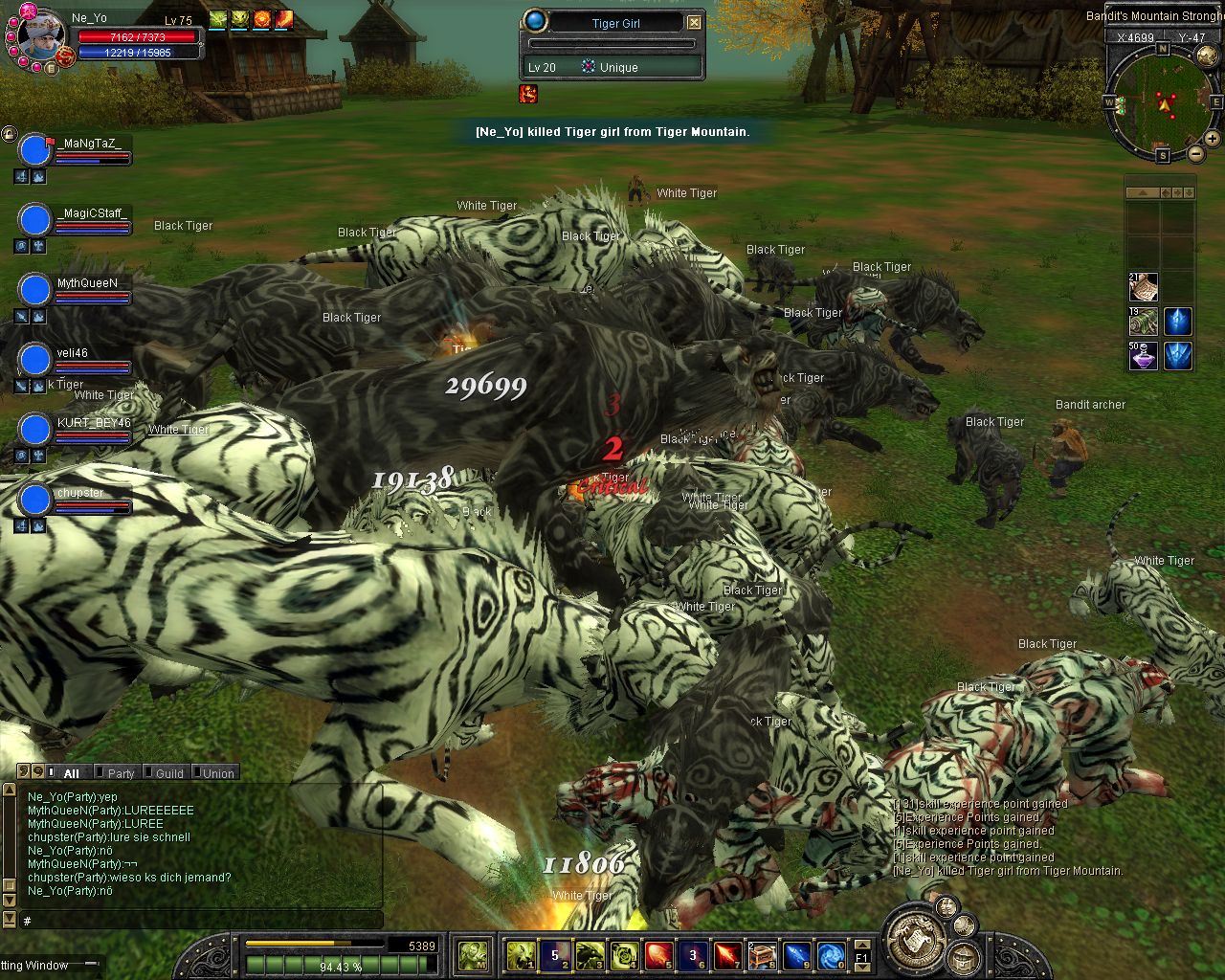The image size is (1225, 980).
Task: Switch chat to the Party tab
Action: pyautogui.click(x=121, y=773)
